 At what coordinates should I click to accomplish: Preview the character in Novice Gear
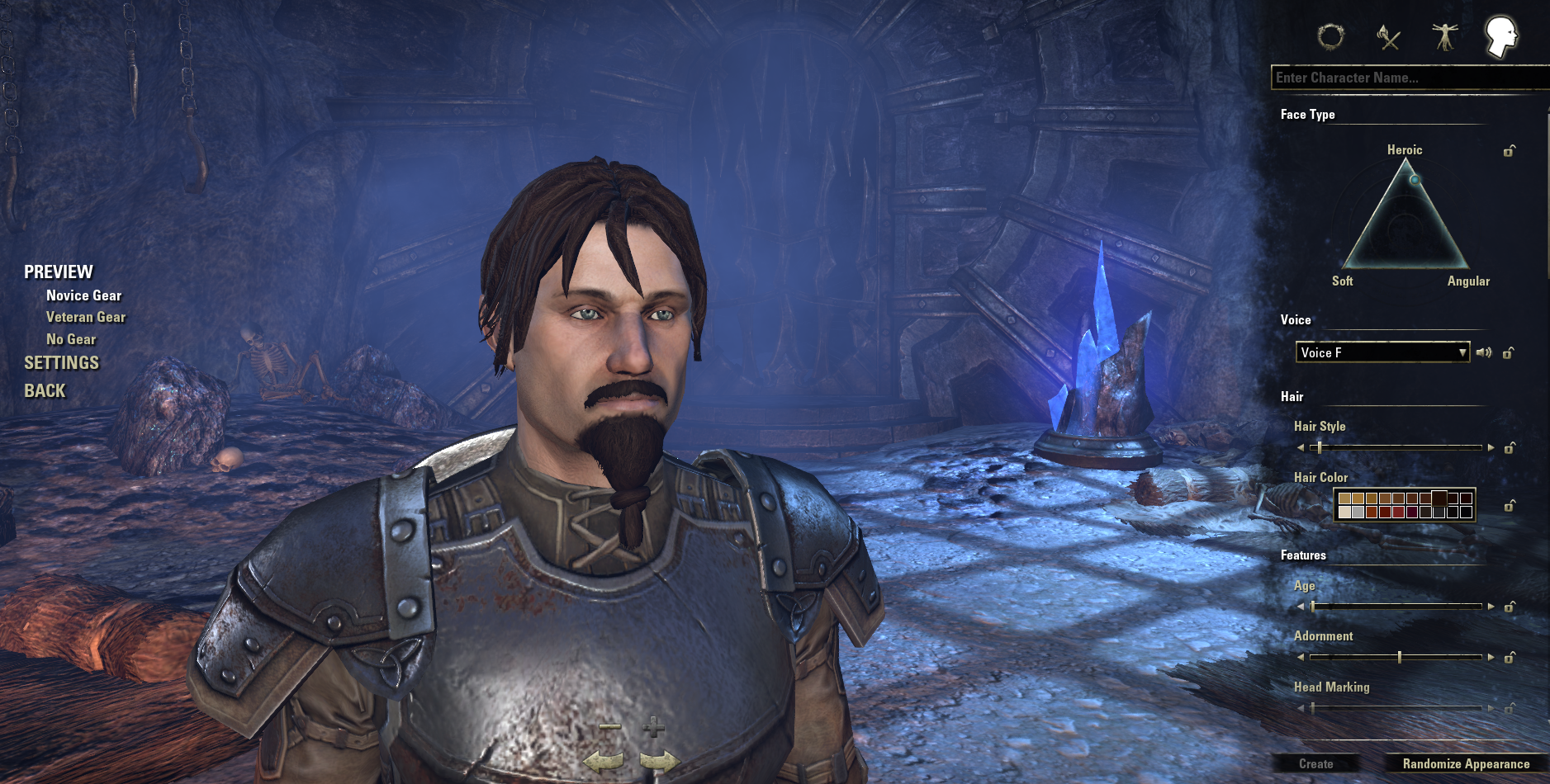[x=83, y=295]
